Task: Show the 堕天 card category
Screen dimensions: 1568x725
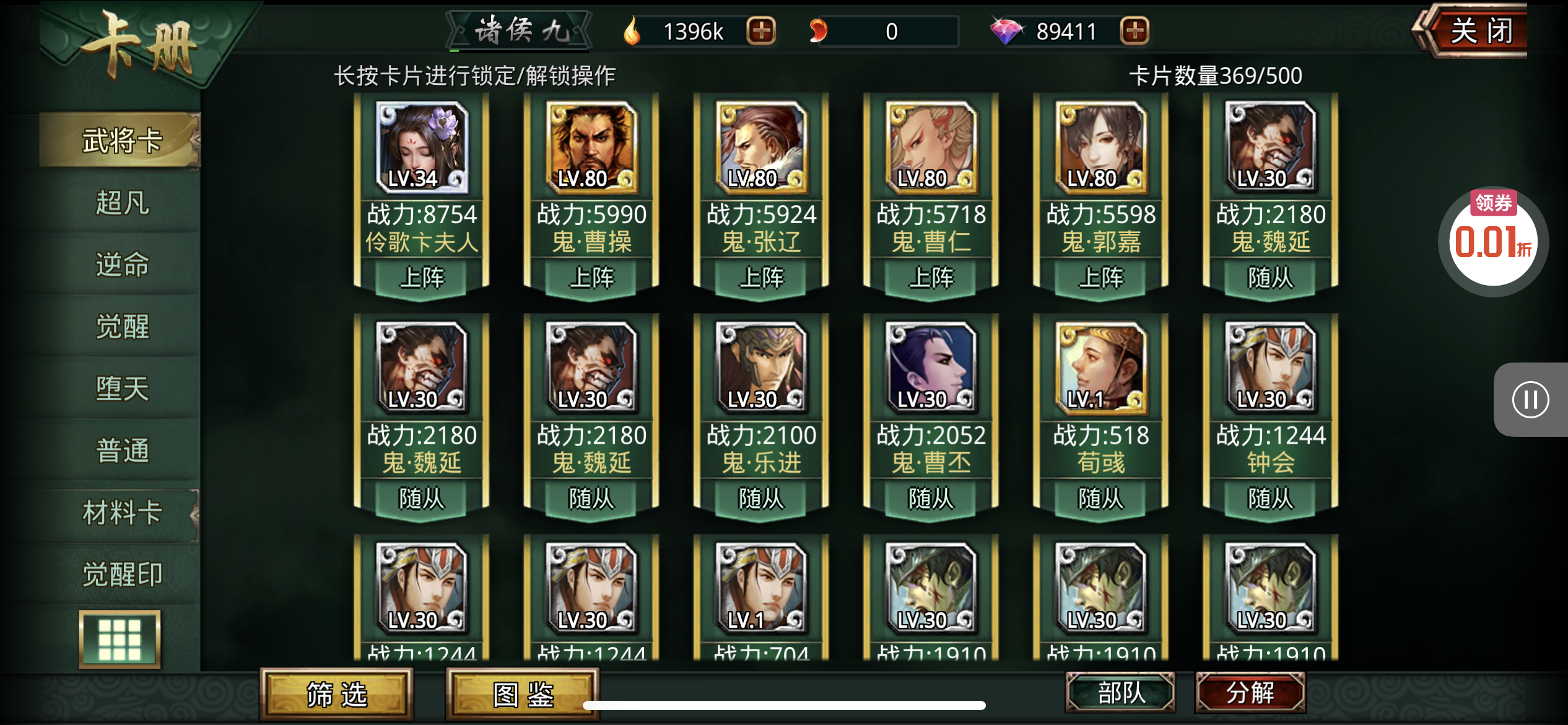Action: point(122,389)
